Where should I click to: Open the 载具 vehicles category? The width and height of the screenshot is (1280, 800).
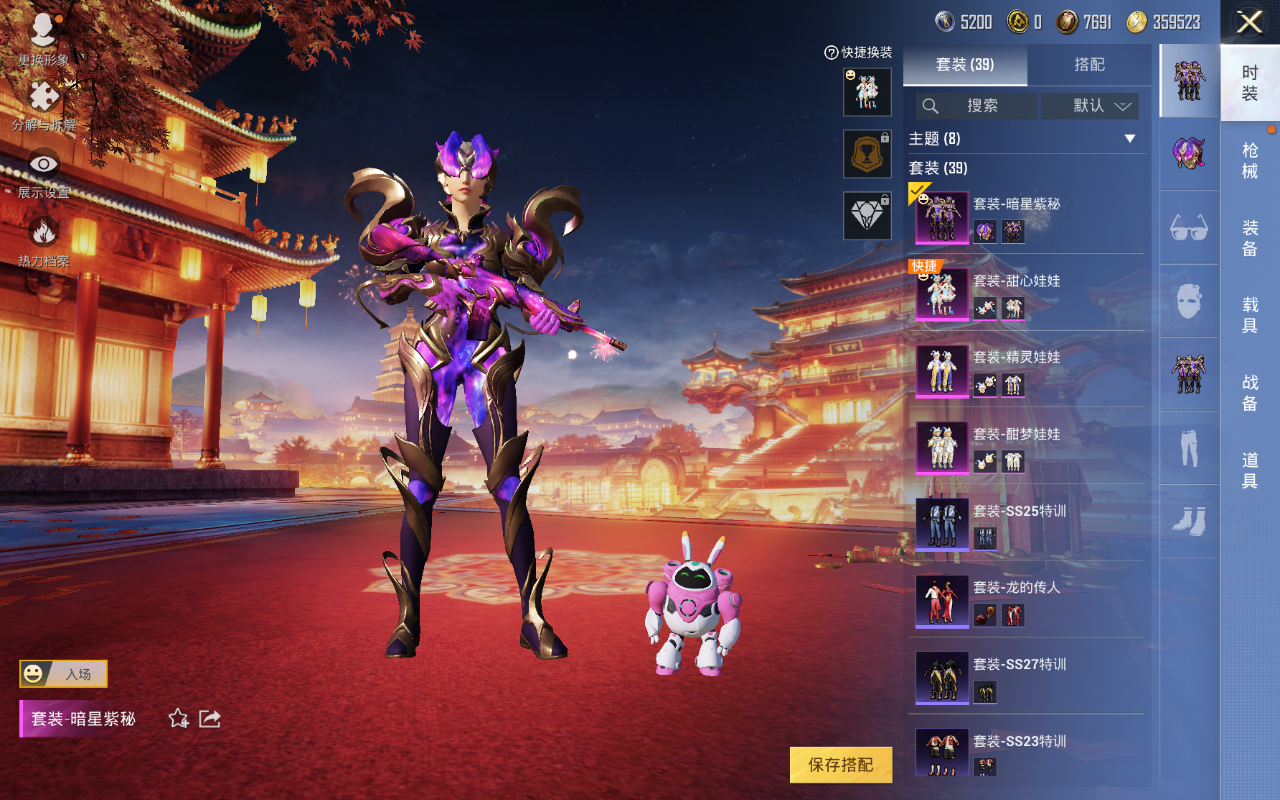1250,315
